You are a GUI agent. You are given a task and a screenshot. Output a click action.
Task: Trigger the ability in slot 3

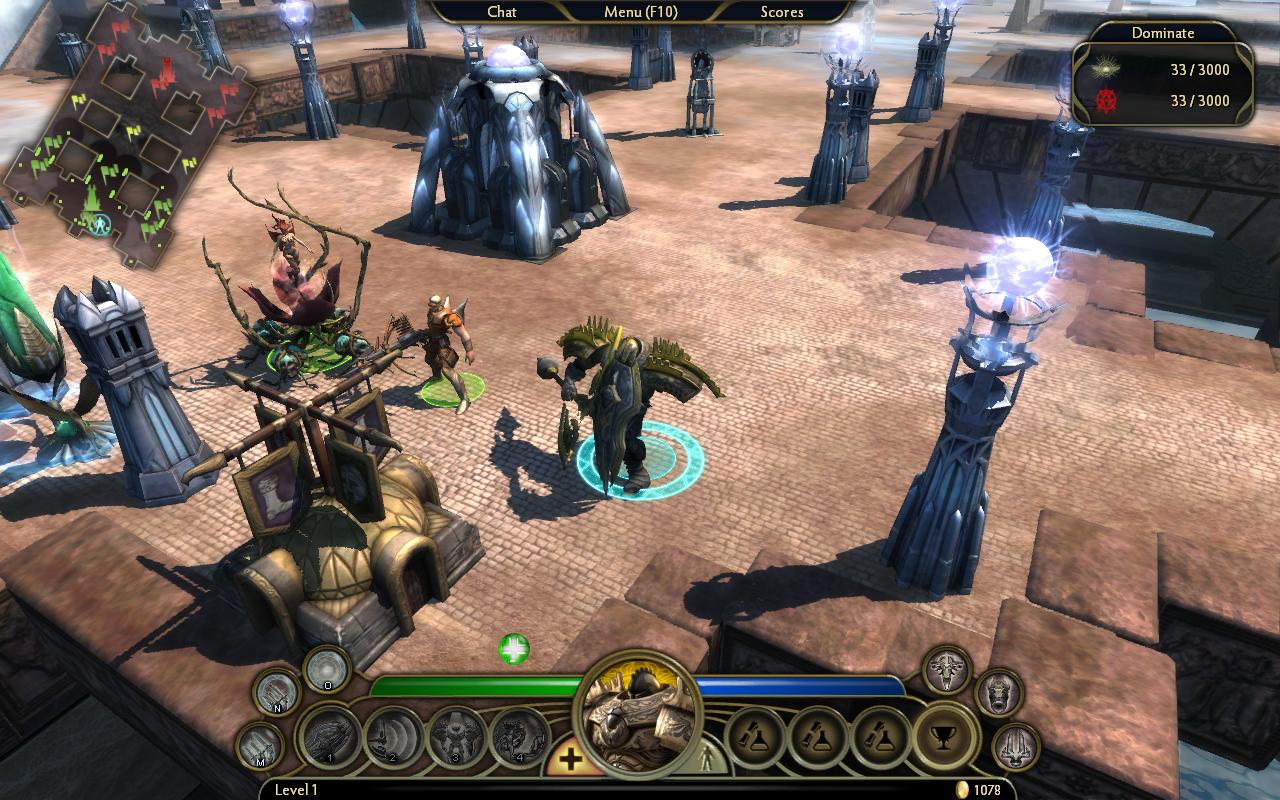point(457,738)
